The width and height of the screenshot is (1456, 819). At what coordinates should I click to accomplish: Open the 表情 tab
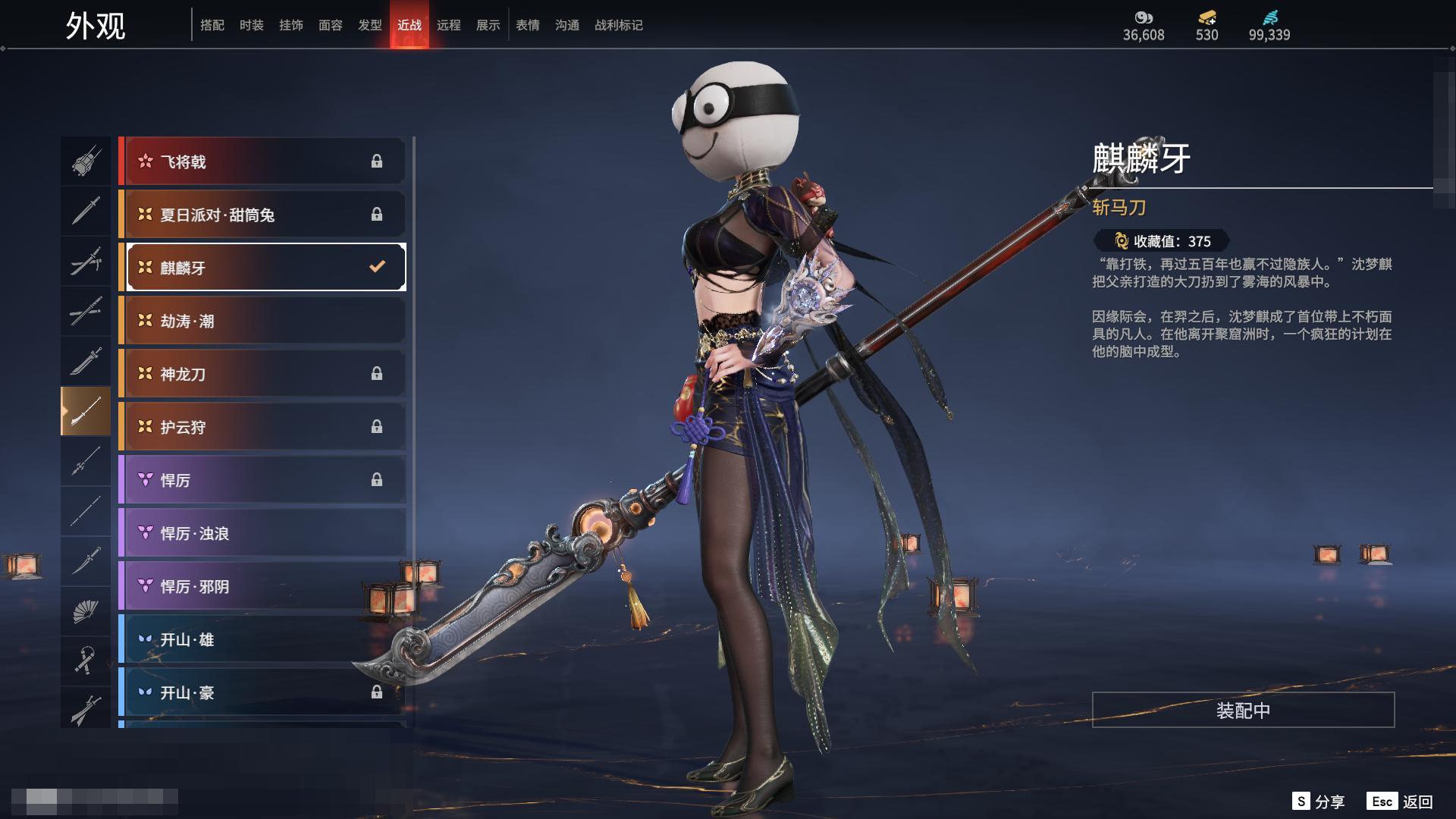coord(527,26)
